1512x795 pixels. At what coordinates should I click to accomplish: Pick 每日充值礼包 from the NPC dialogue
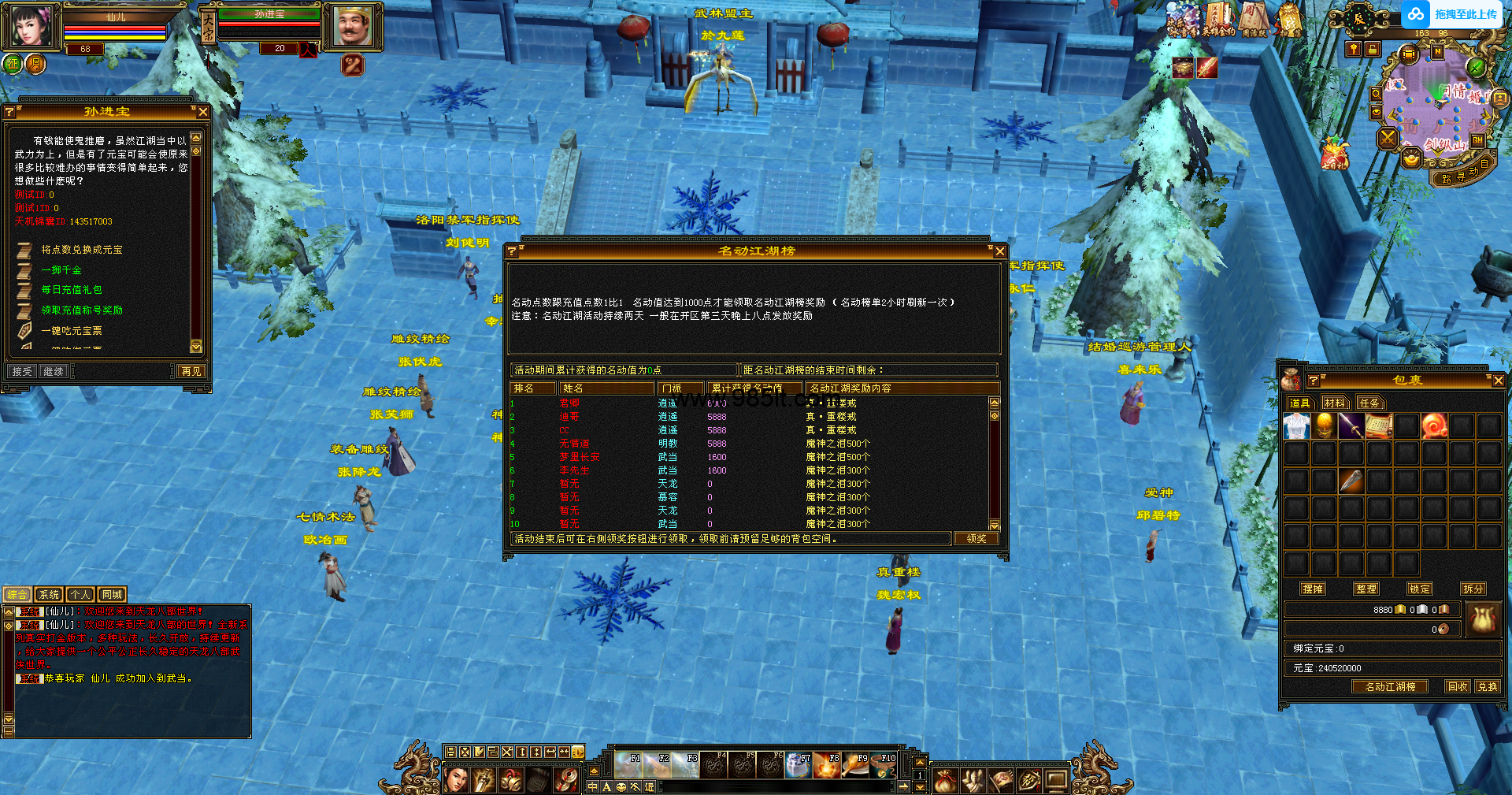coord(72,290)
